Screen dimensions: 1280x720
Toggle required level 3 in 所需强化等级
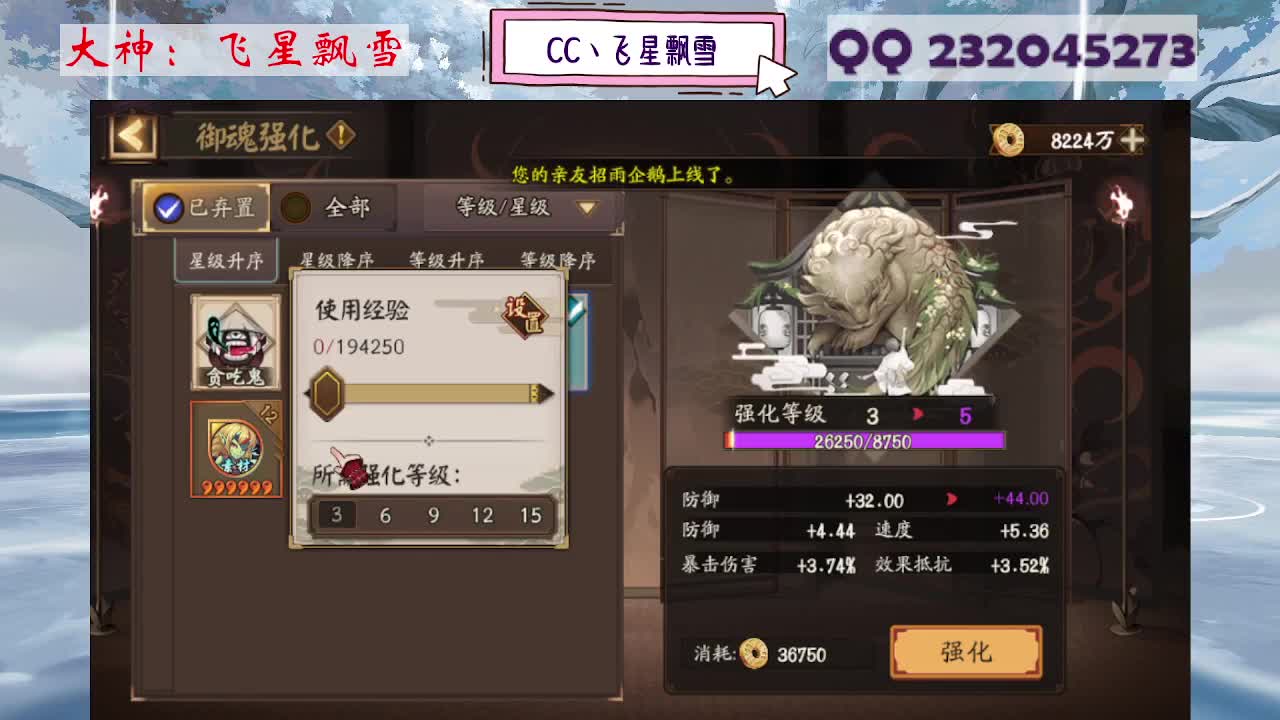[x=336, y=515]
